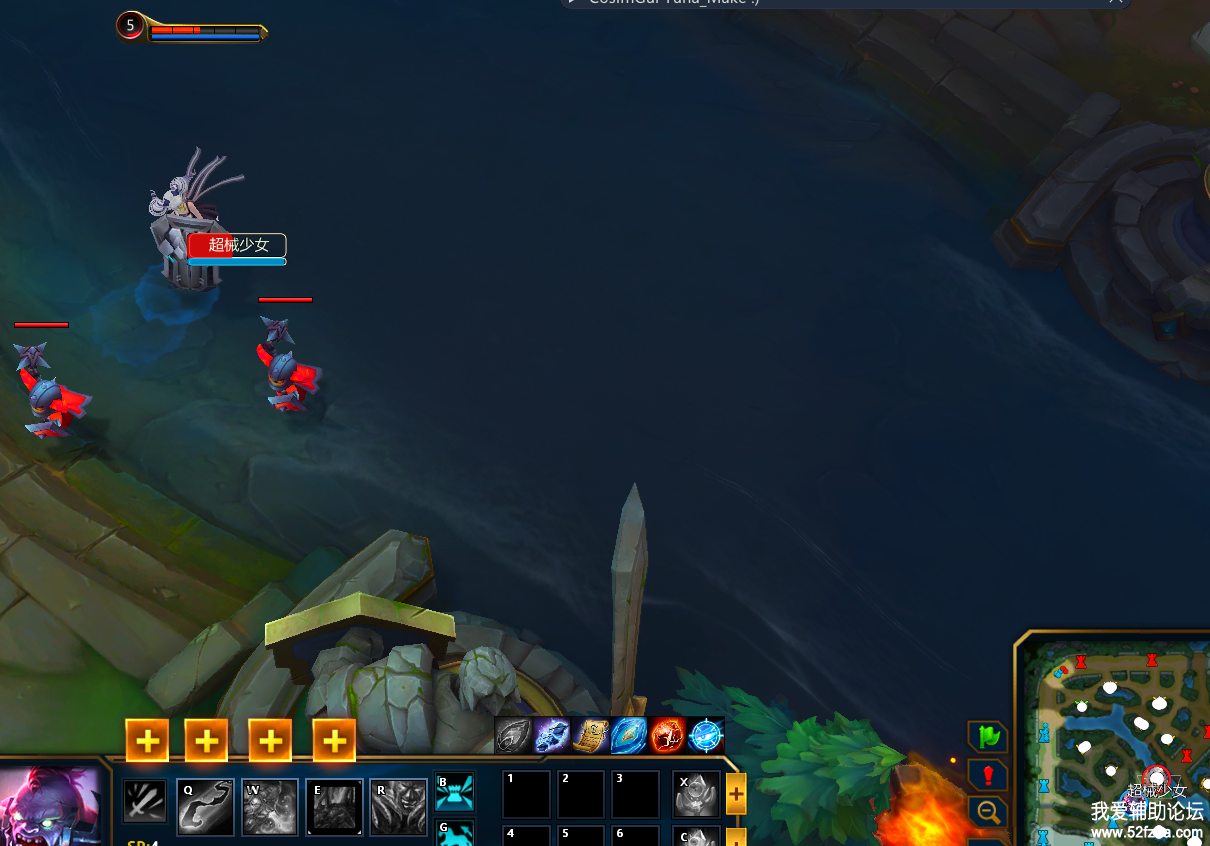
Task: Choose the blue crosshair rune icon
Action: pyautogui.click(x=706, y=736)
